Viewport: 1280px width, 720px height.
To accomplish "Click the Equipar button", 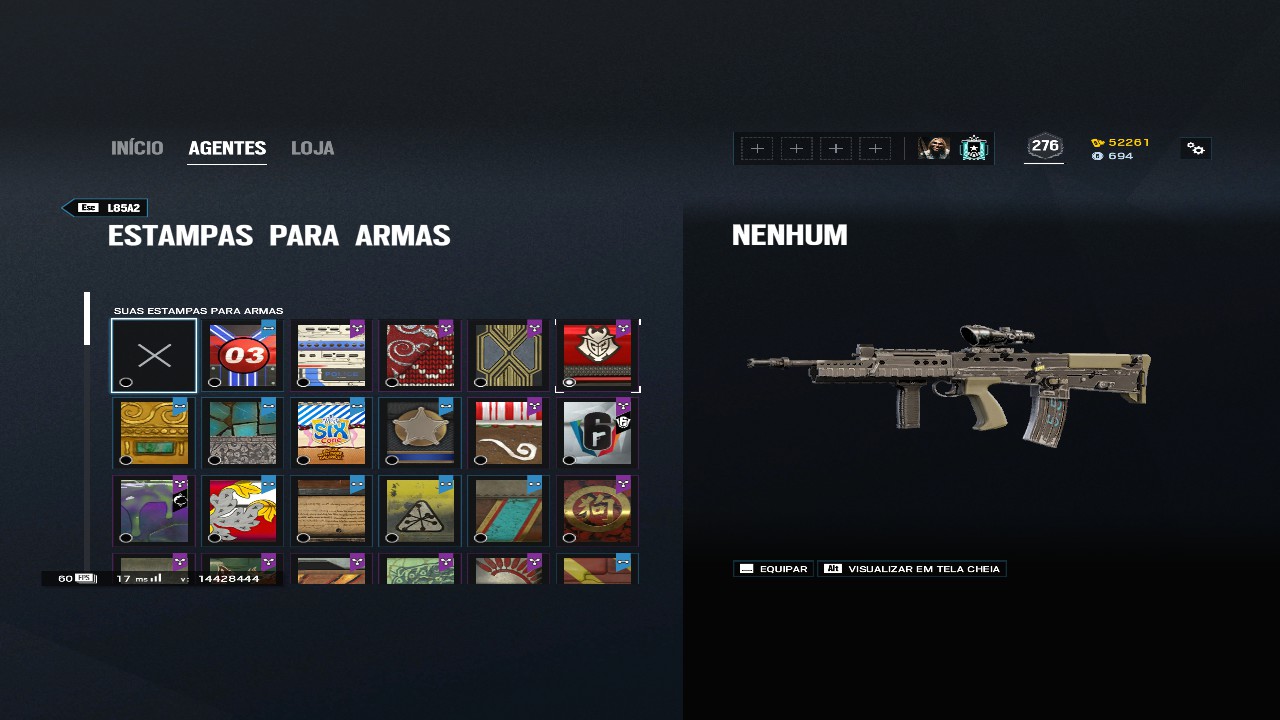I will [773, 569].
